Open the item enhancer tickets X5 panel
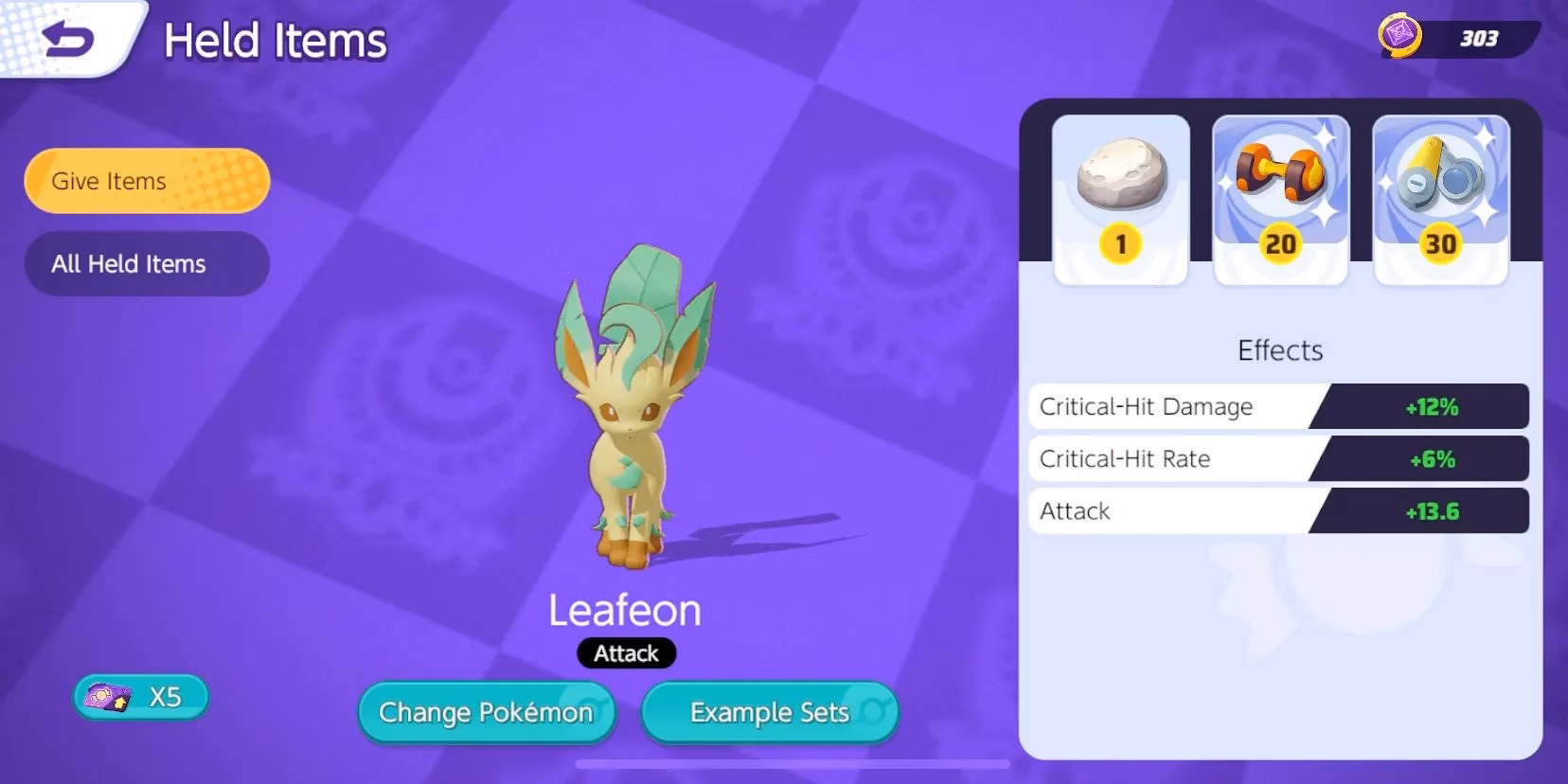Viewport: 1568px width, 784px height. [140, 697]
